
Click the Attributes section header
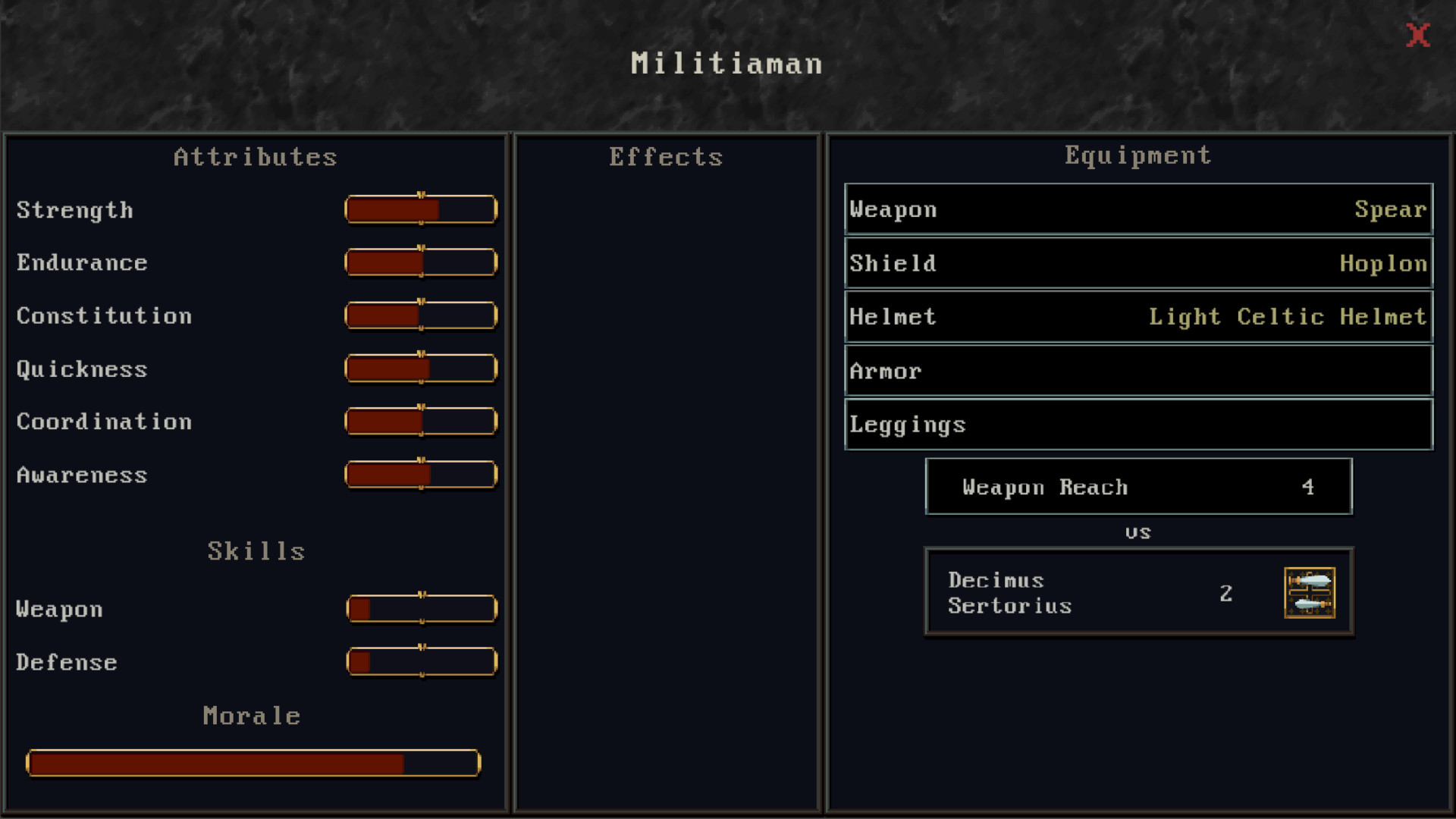(x=255, y=157)
